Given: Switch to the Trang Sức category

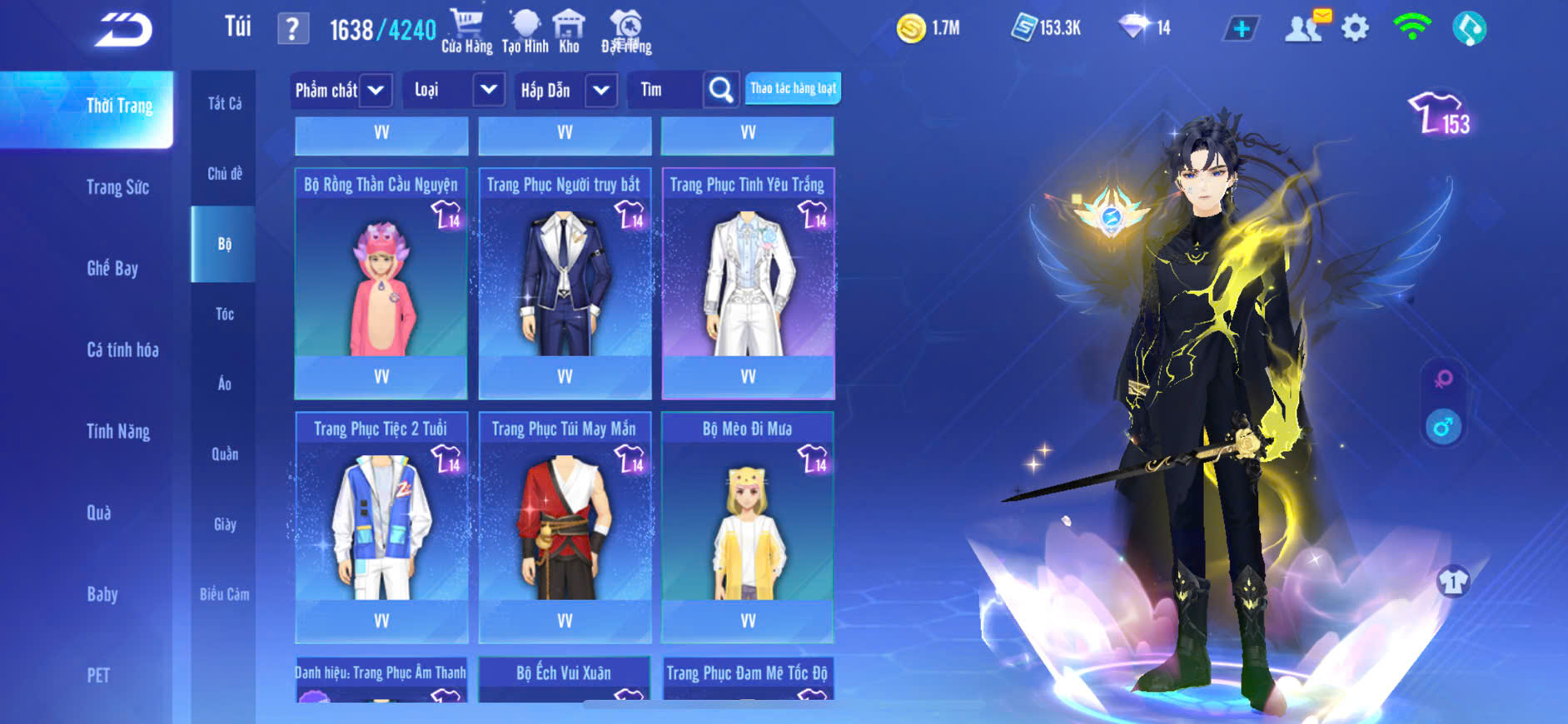Looking at the screenshot, I should click(117, 187).
